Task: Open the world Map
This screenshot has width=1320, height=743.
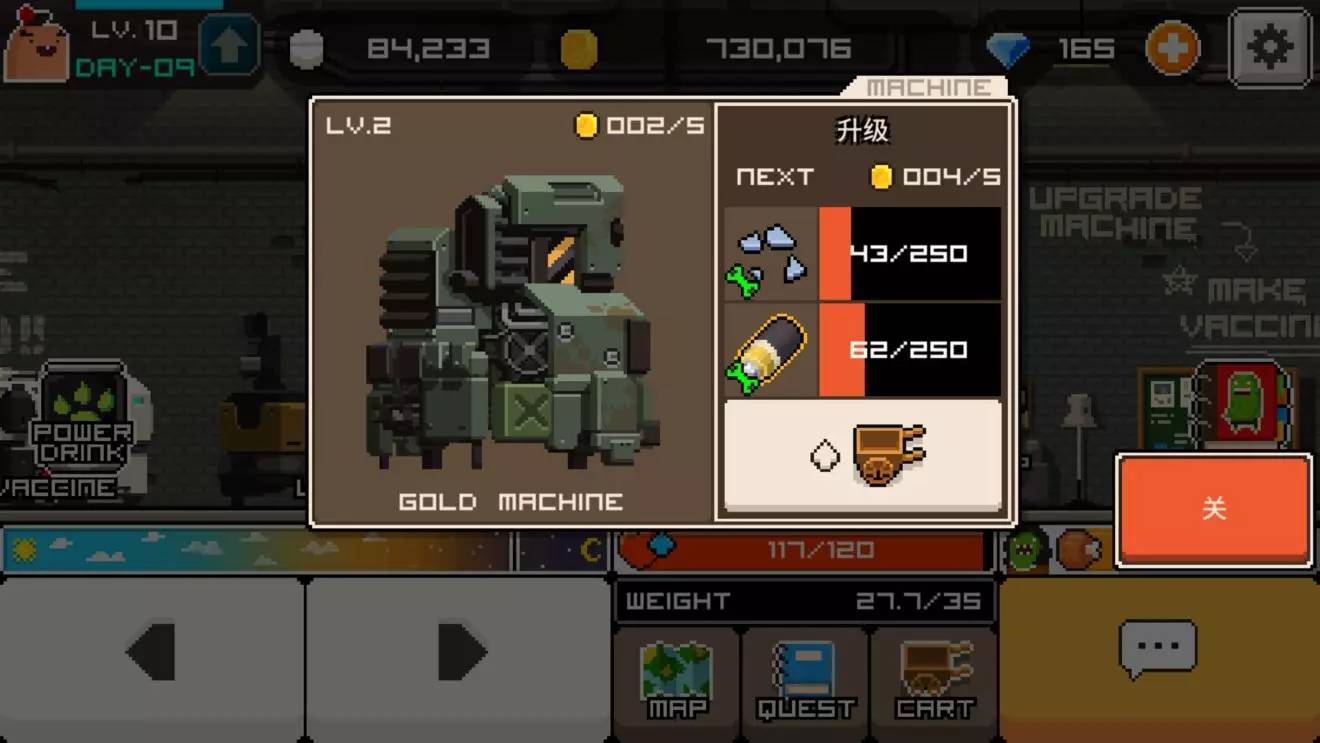Action: pyautogui.click(x=677, y=680)
